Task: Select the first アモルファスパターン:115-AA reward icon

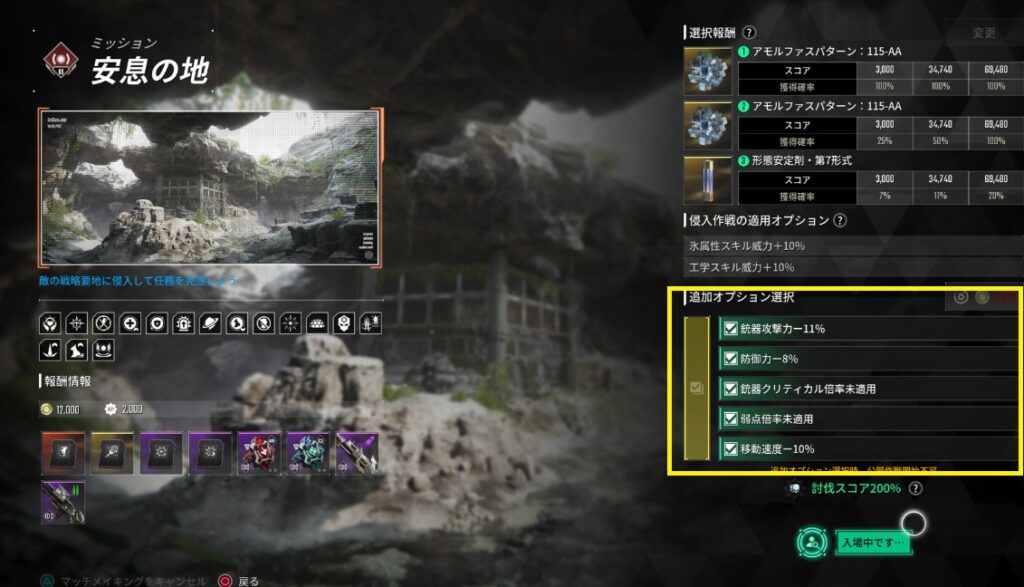Action: [709, 71]
